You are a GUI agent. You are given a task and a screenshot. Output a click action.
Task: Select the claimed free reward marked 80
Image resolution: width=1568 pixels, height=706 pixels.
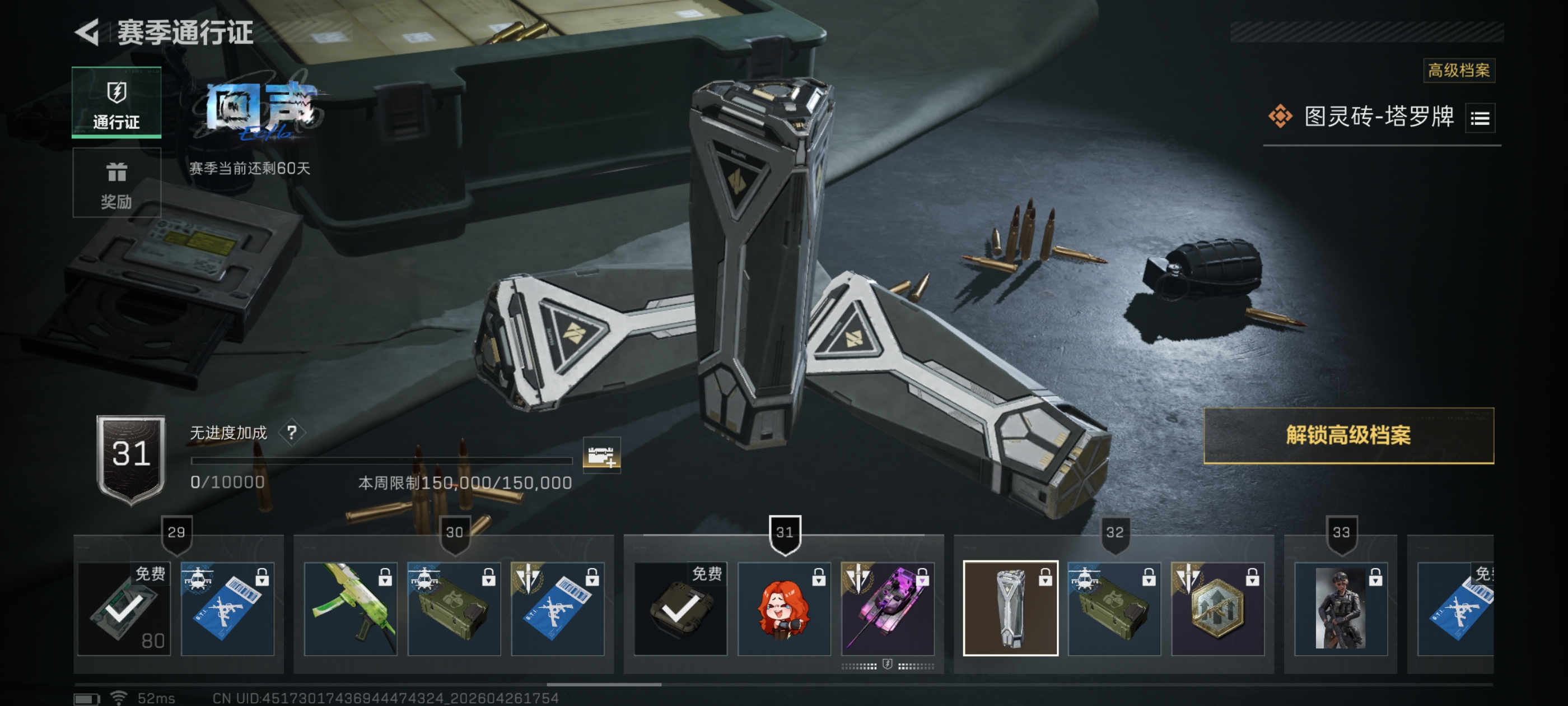pyautogui.click(x=124, y=609)
